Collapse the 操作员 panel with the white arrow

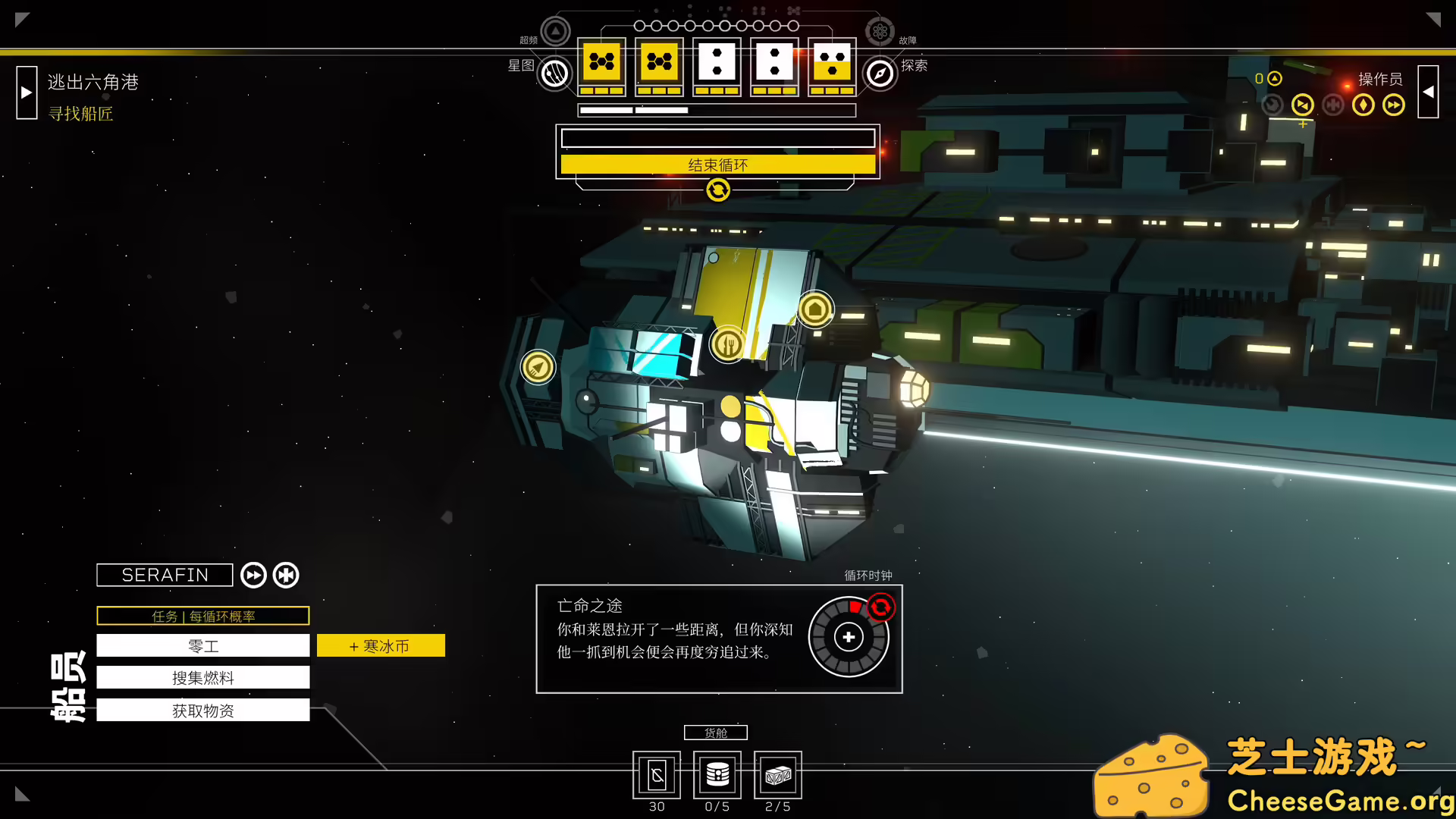(x=1429, y=91)
